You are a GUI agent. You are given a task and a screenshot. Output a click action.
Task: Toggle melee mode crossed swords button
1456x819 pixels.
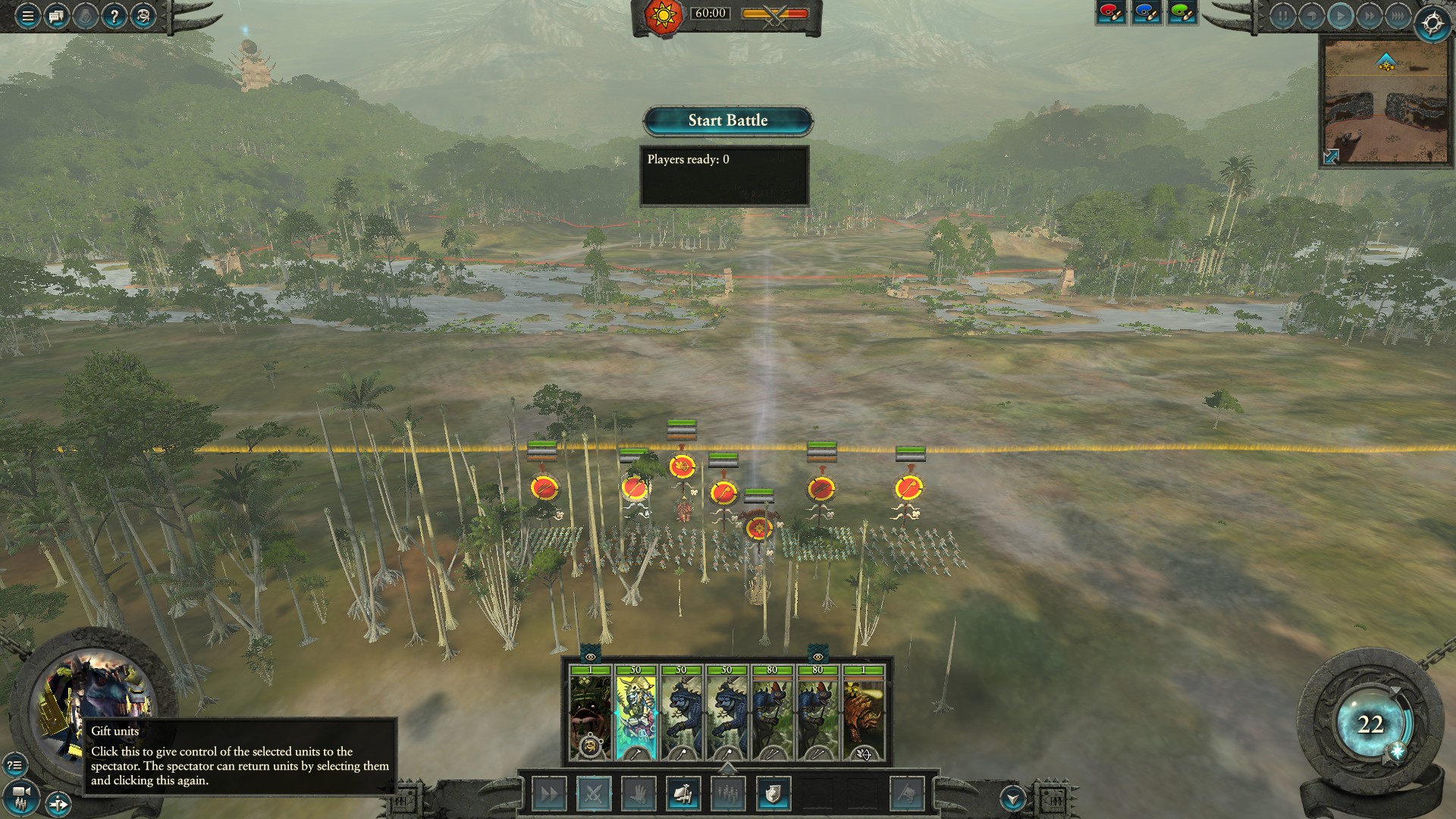(594, 794)
